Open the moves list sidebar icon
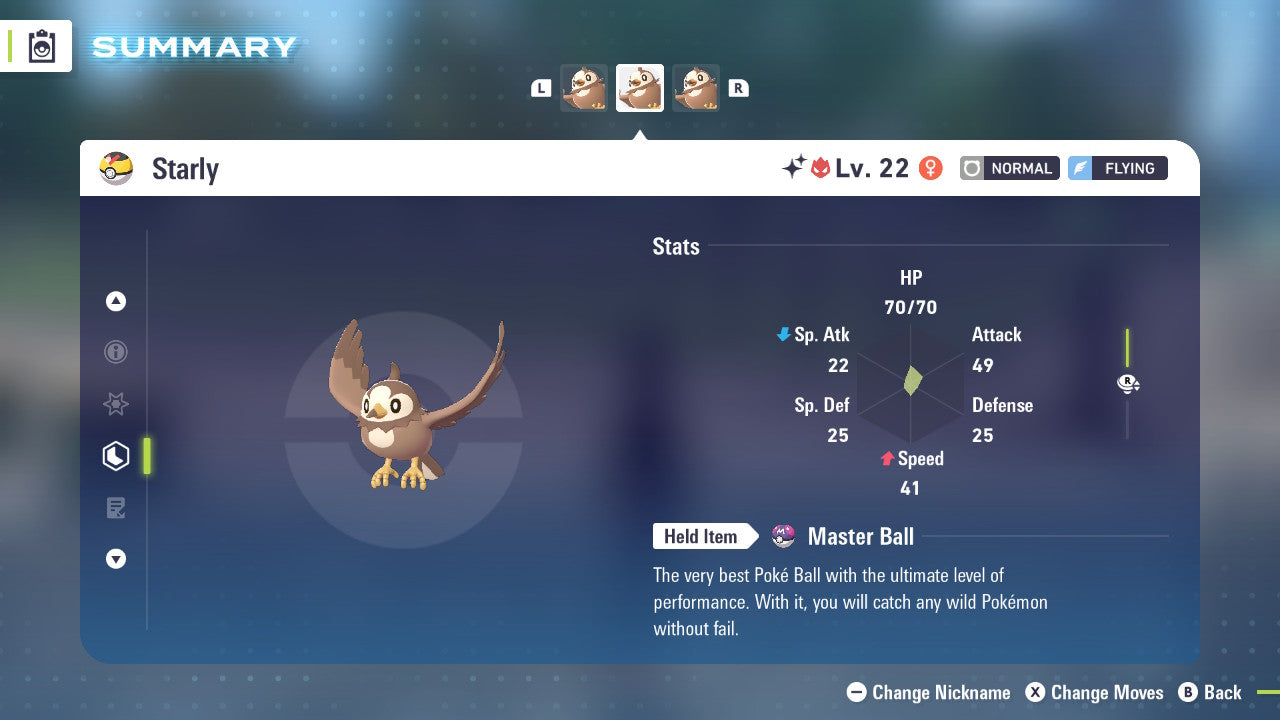The image size is (1280, 720). tap(115, 507)
